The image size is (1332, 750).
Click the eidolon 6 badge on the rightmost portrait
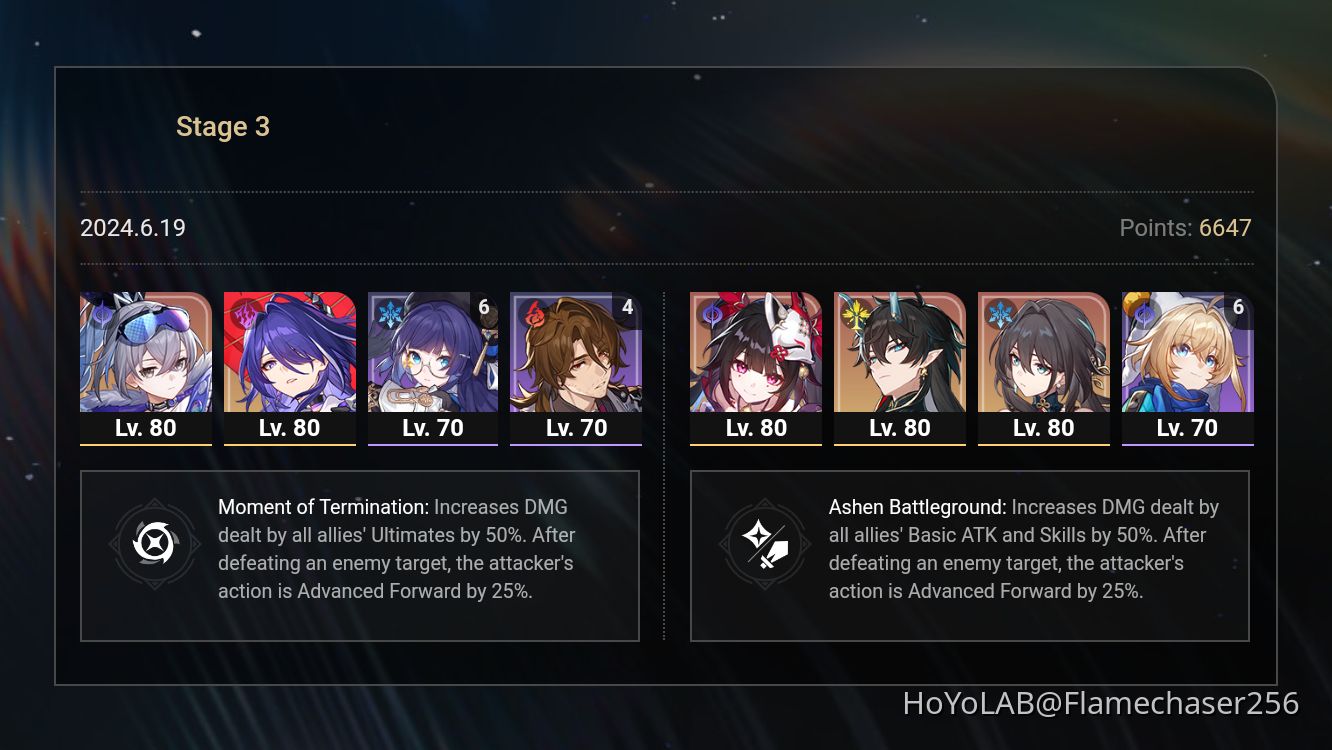[x=1239, y=307]
